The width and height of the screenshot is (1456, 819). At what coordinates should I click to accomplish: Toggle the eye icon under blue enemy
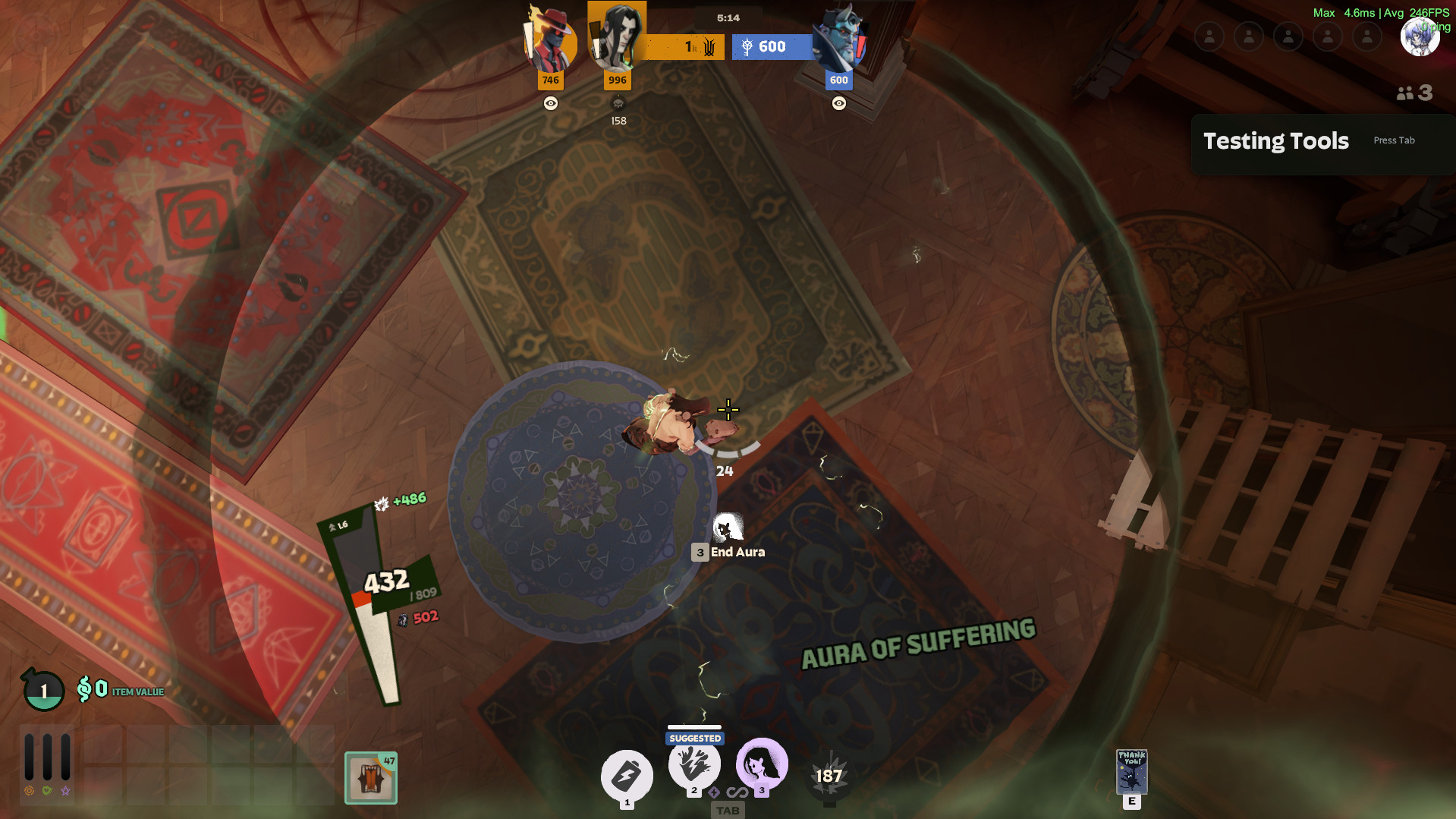pyautogui.click(x=838, y=103)
